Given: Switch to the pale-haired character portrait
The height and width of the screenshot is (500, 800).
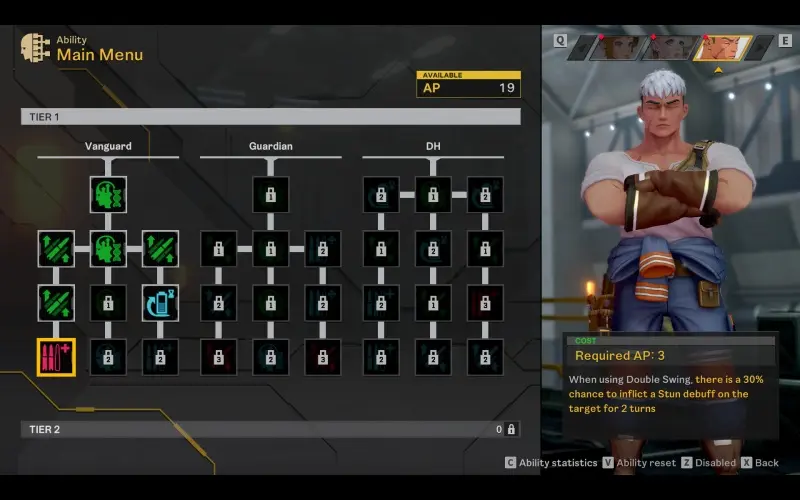Looking at the screenshot, I should pos(668,47).
